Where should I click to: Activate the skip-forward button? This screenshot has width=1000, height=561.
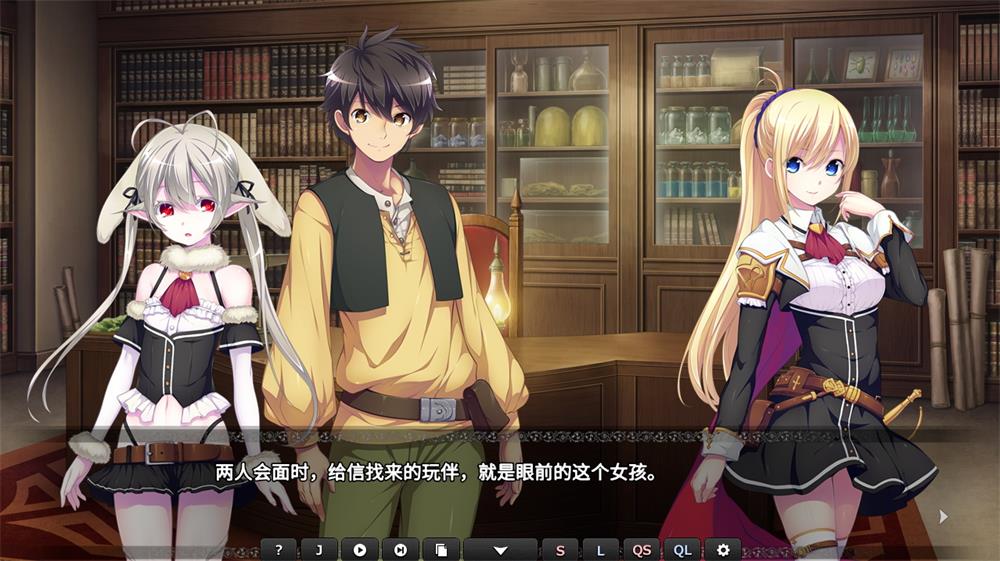pyautogui.click(x=400, y=549)
